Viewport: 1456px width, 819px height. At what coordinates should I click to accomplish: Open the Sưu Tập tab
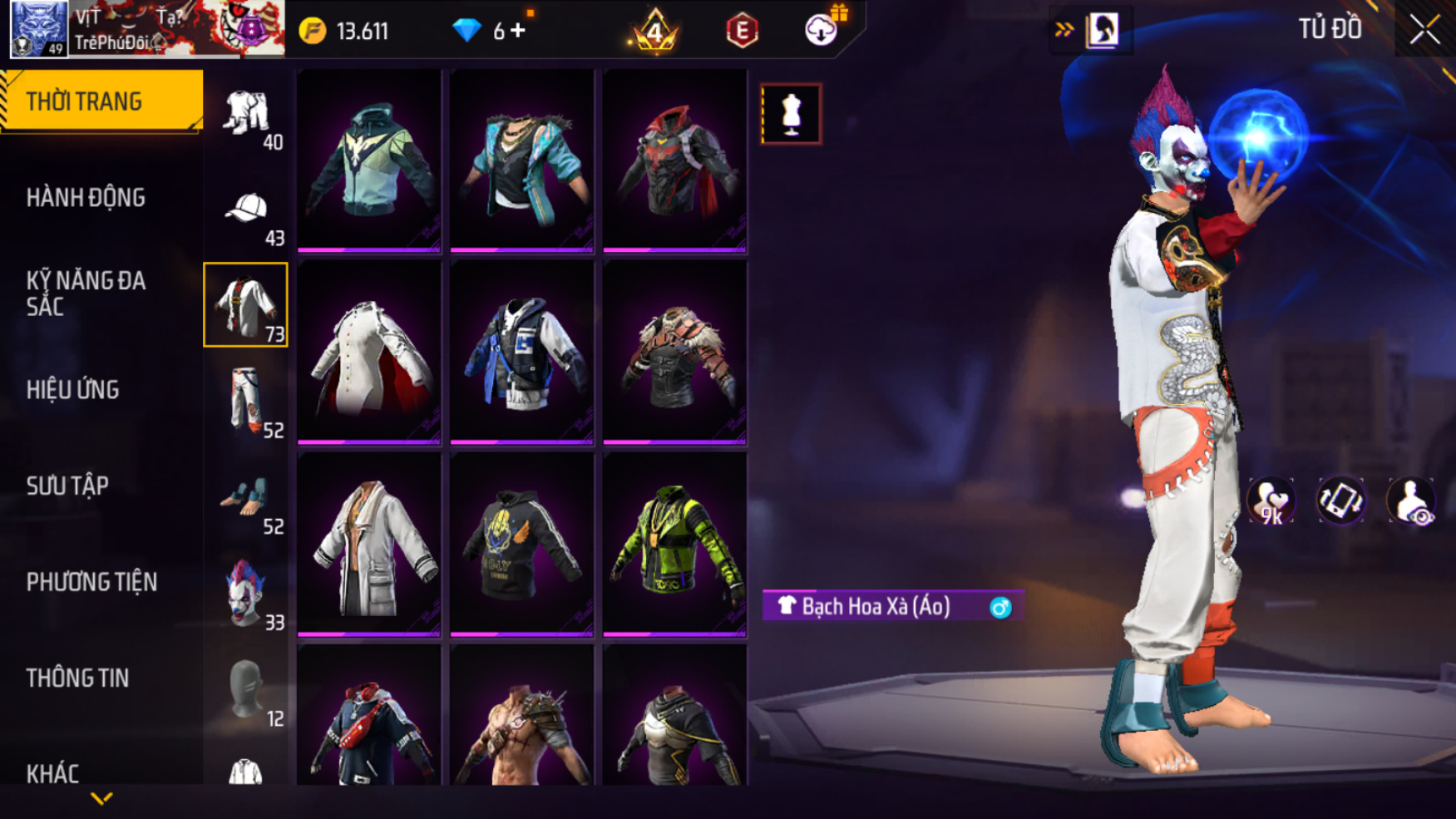(67, 486)
